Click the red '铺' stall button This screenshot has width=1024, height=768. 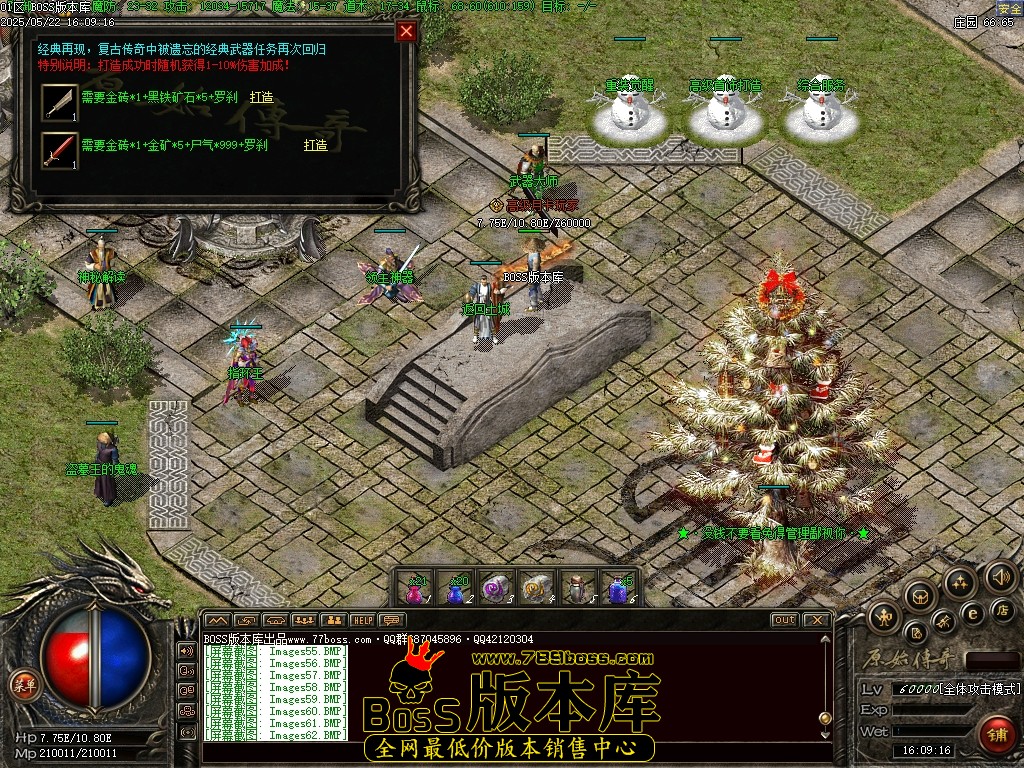(x=995, y=734)
